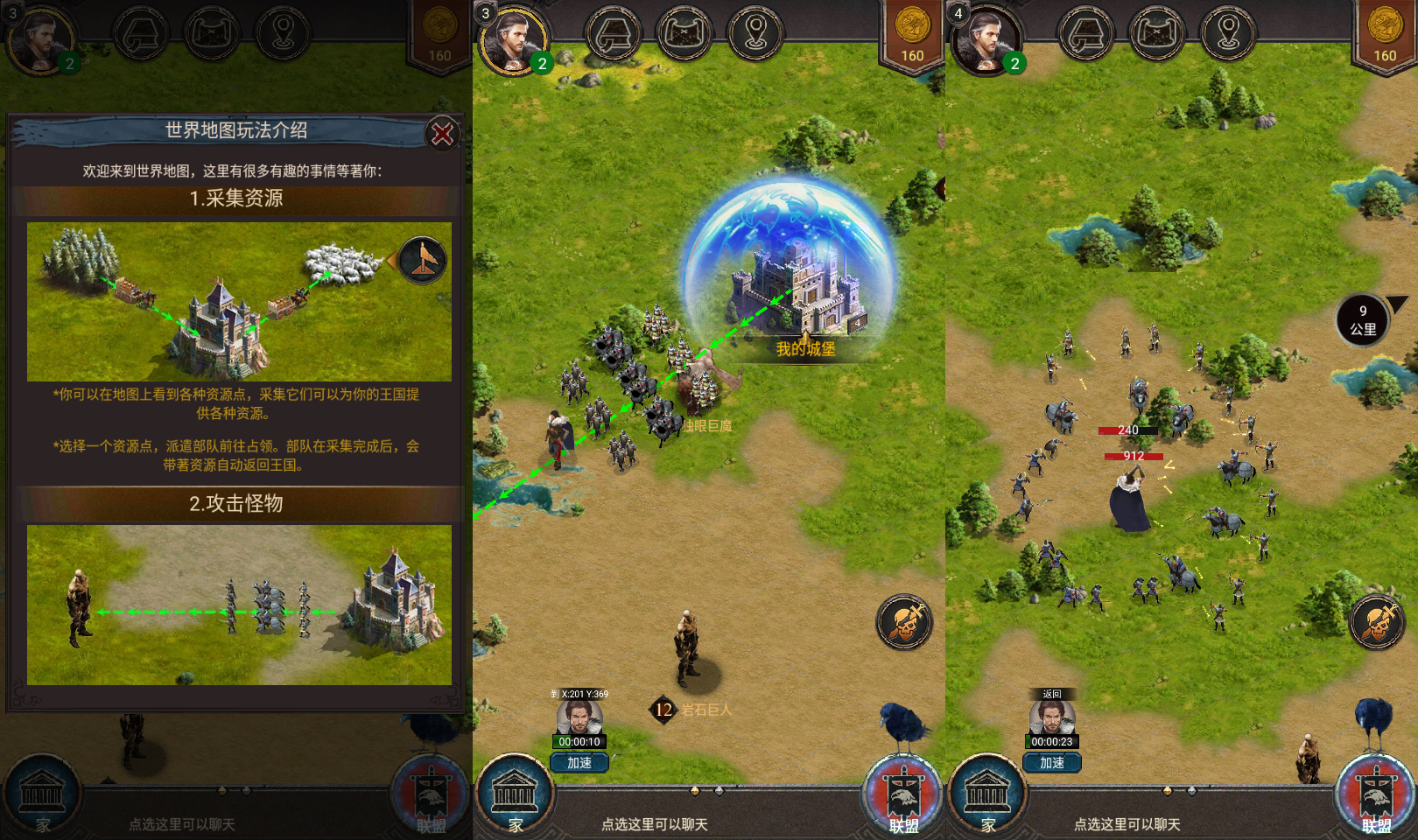This screenshot has height=840, width=1418.
Task: Tap 加速 under the 00:00:23 timer
Action: click(1052, 763)
